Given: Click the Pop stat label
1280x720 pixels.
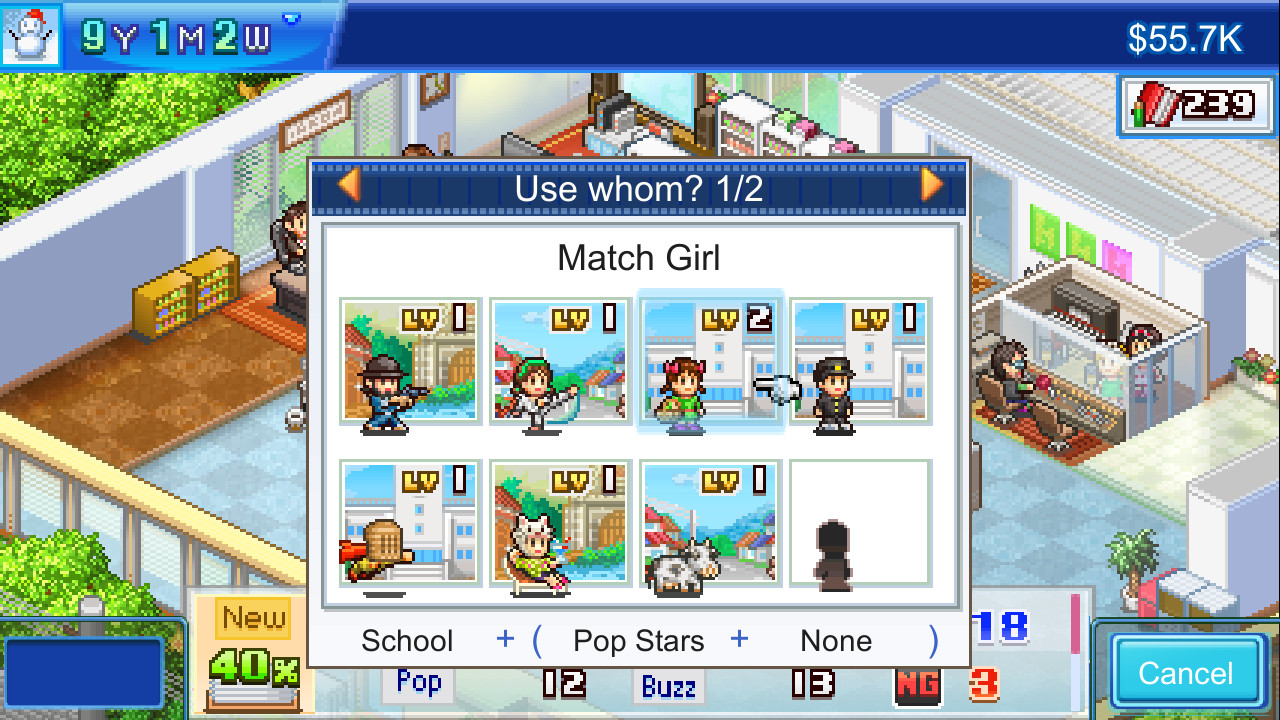Looking at the screenshot, I should click(417, 682).
